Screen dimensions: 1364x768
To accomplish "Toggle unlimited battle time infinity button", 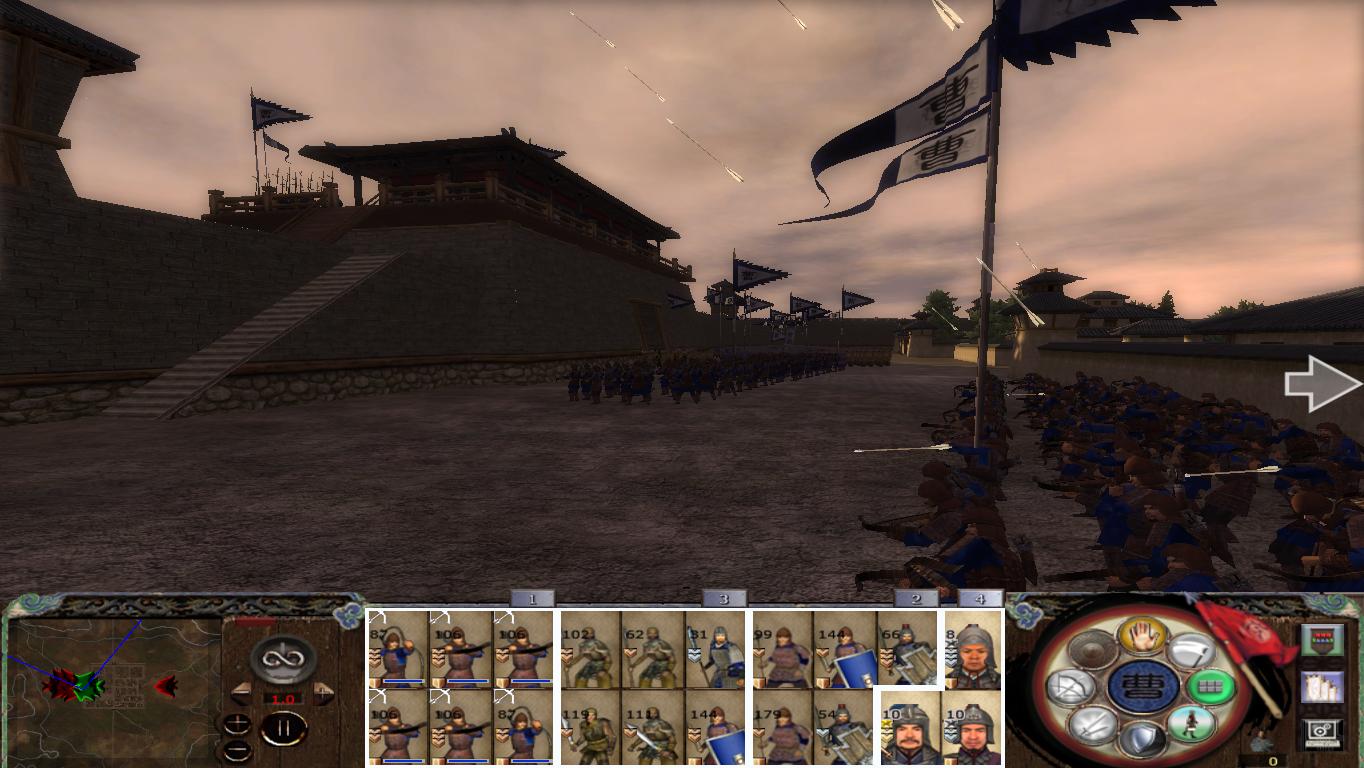I will pos(281,659).
